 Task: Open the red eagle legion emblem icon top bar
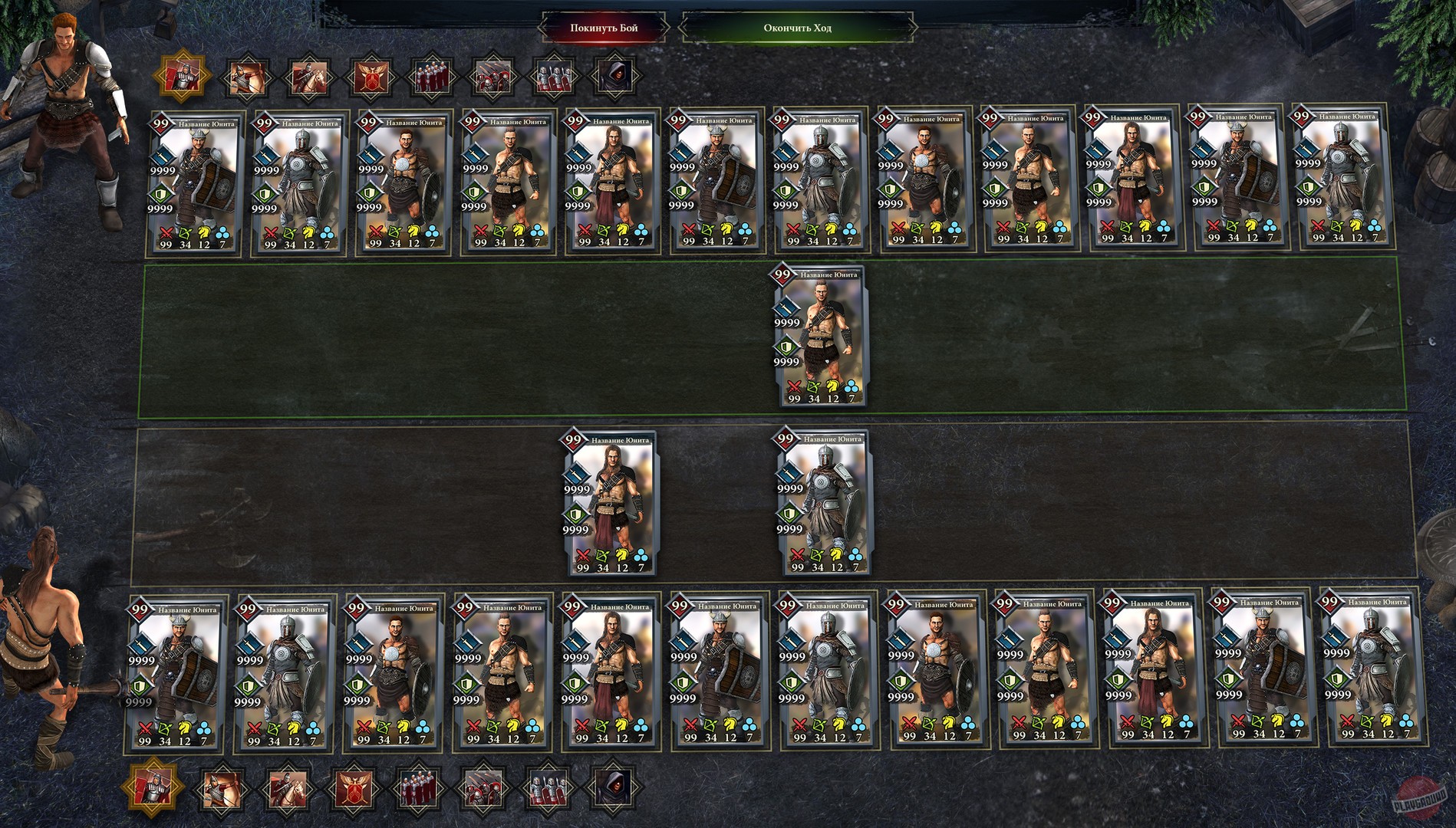(x=371, y=77)
